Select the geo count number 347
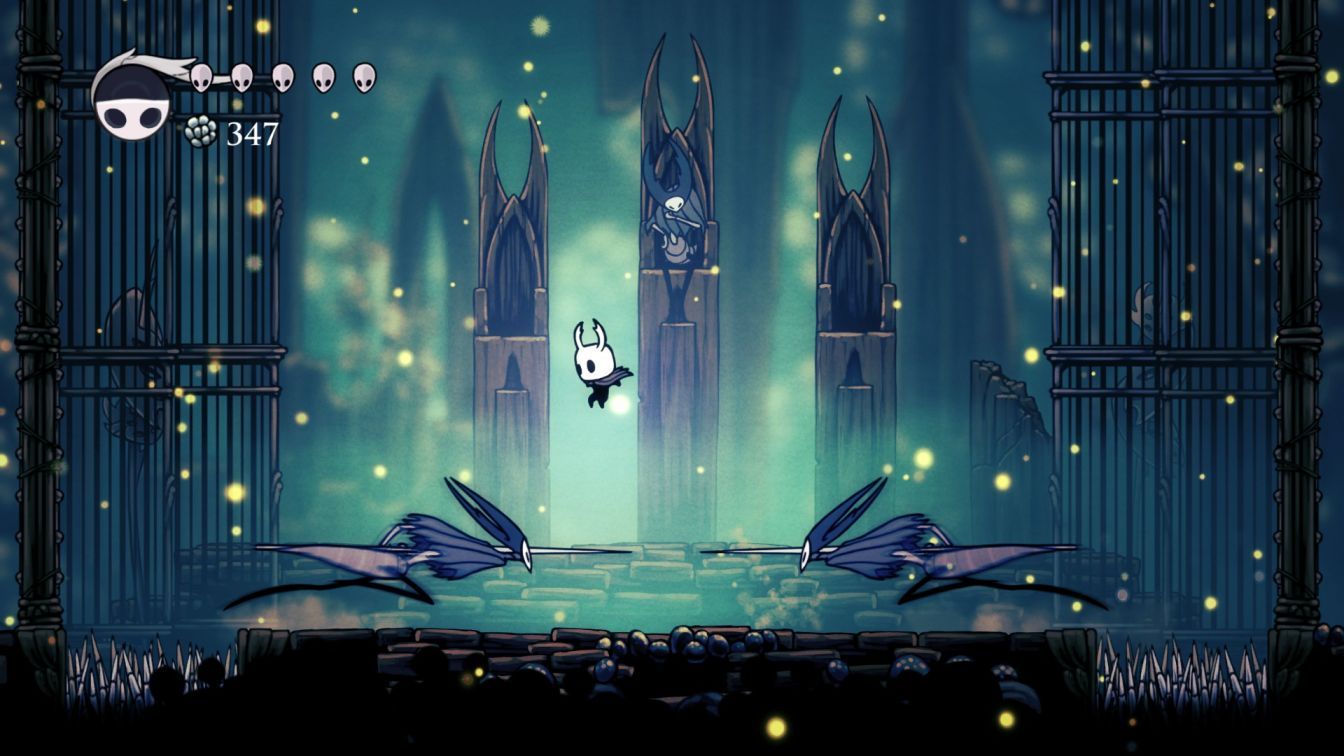The image size is (1344, 756). [252, 131]
